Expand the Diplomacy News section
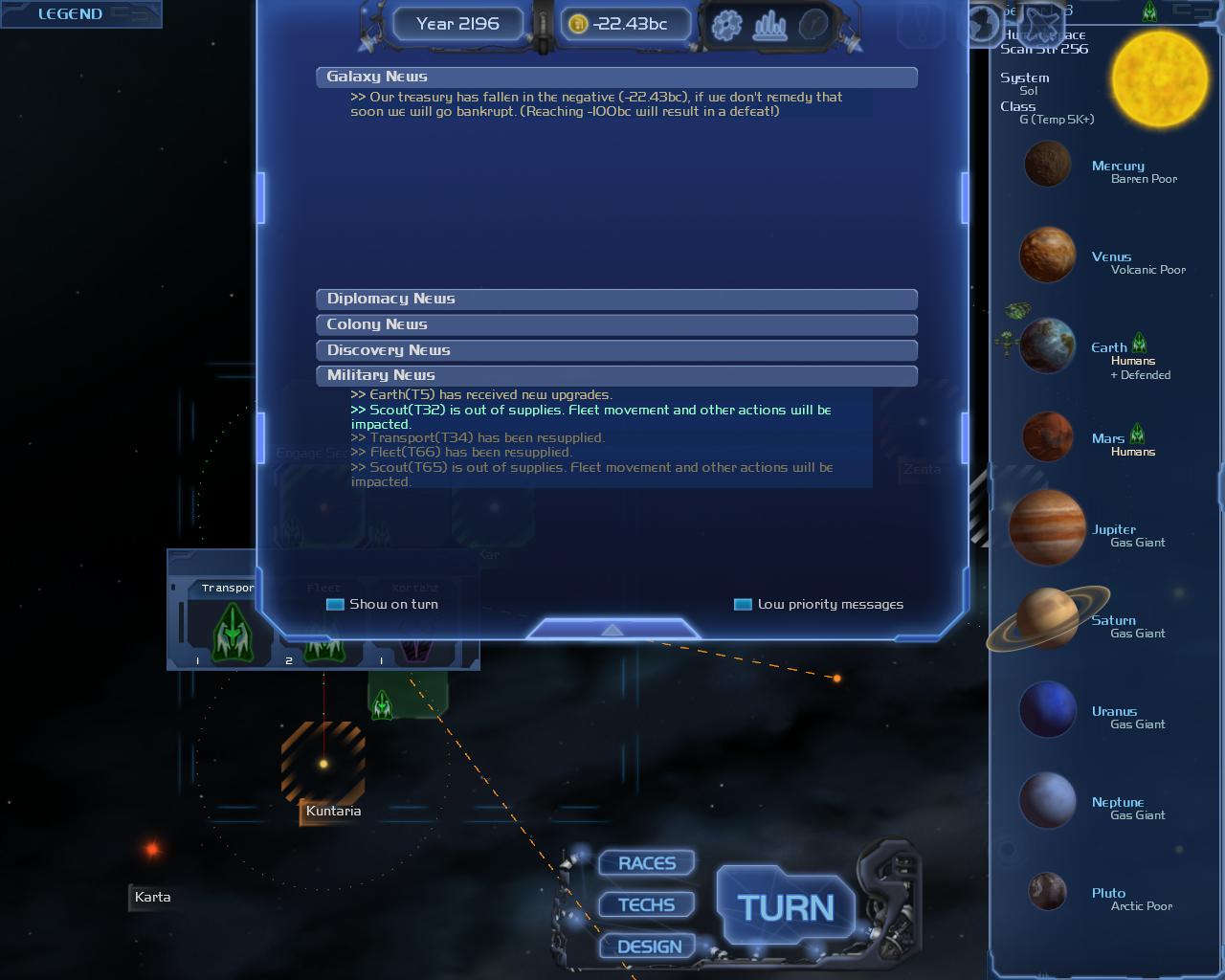 [616, 299]
